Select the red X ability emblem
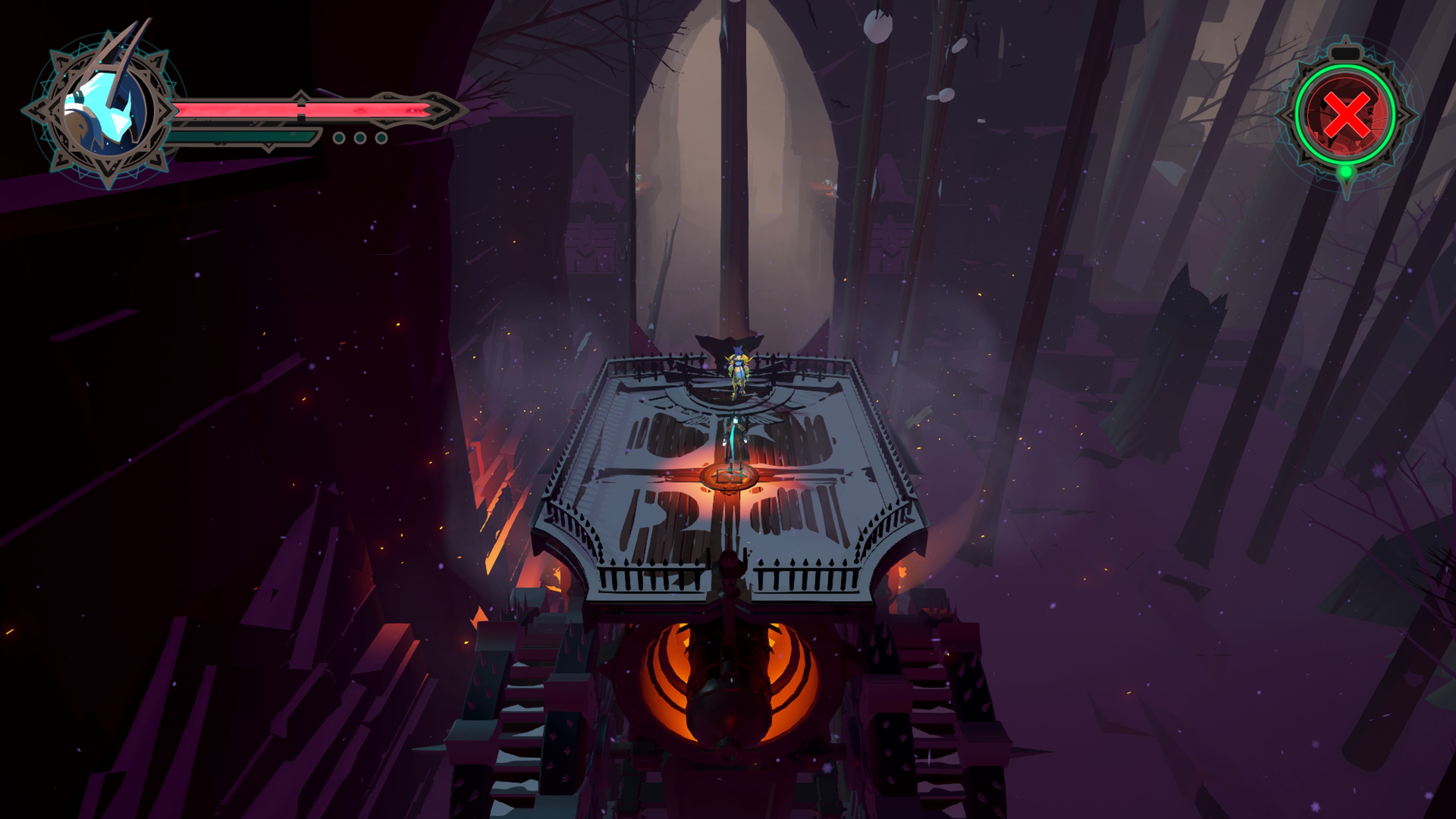This screenshot has height=819, width=1456. pos(1345,116)
